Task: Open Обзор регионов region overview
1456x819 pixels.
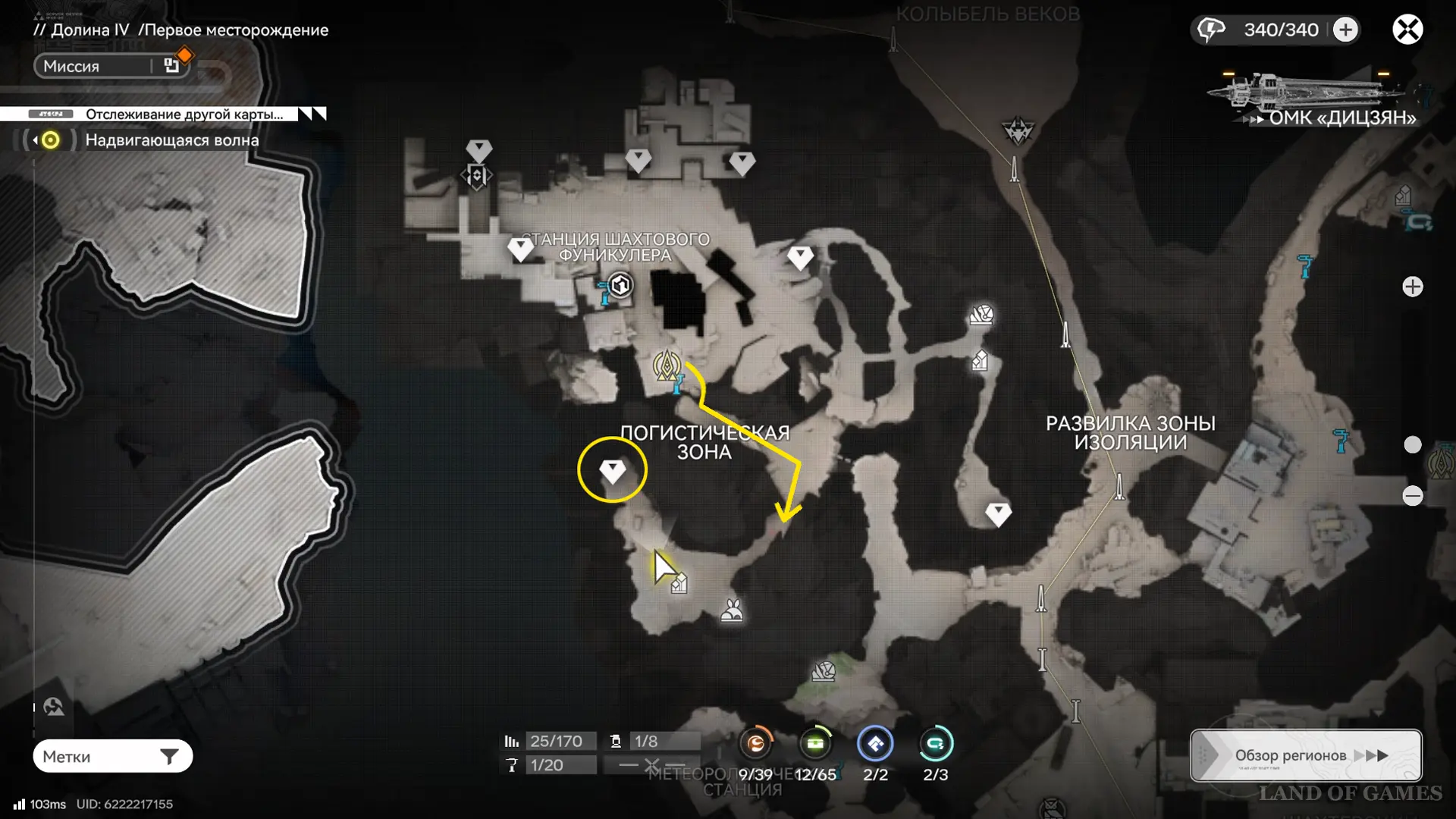Action: (x=1306, y=755)
